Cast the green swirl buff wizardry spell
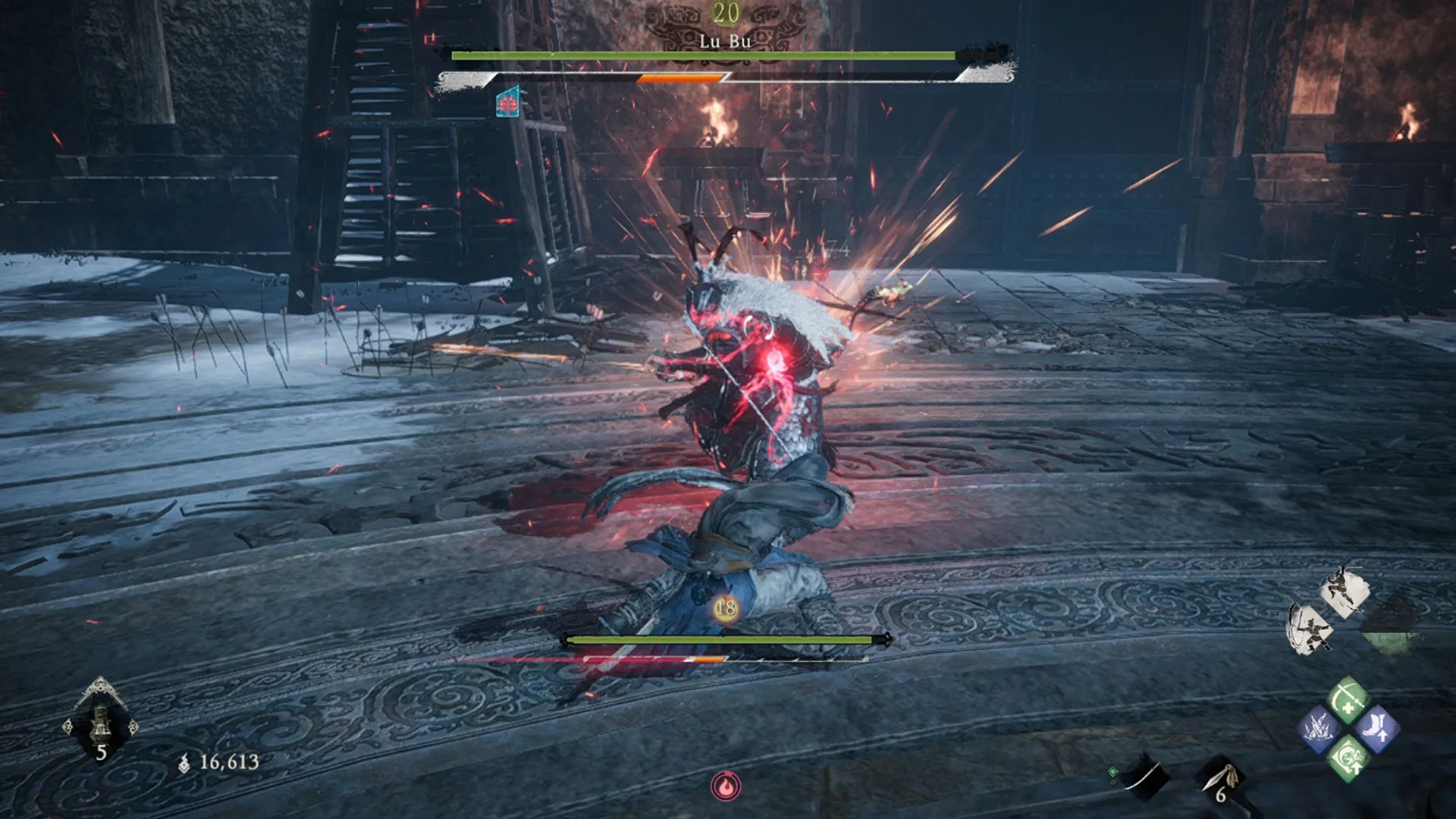Screen dimensions: 1456x819 [x=1348, y=758]
